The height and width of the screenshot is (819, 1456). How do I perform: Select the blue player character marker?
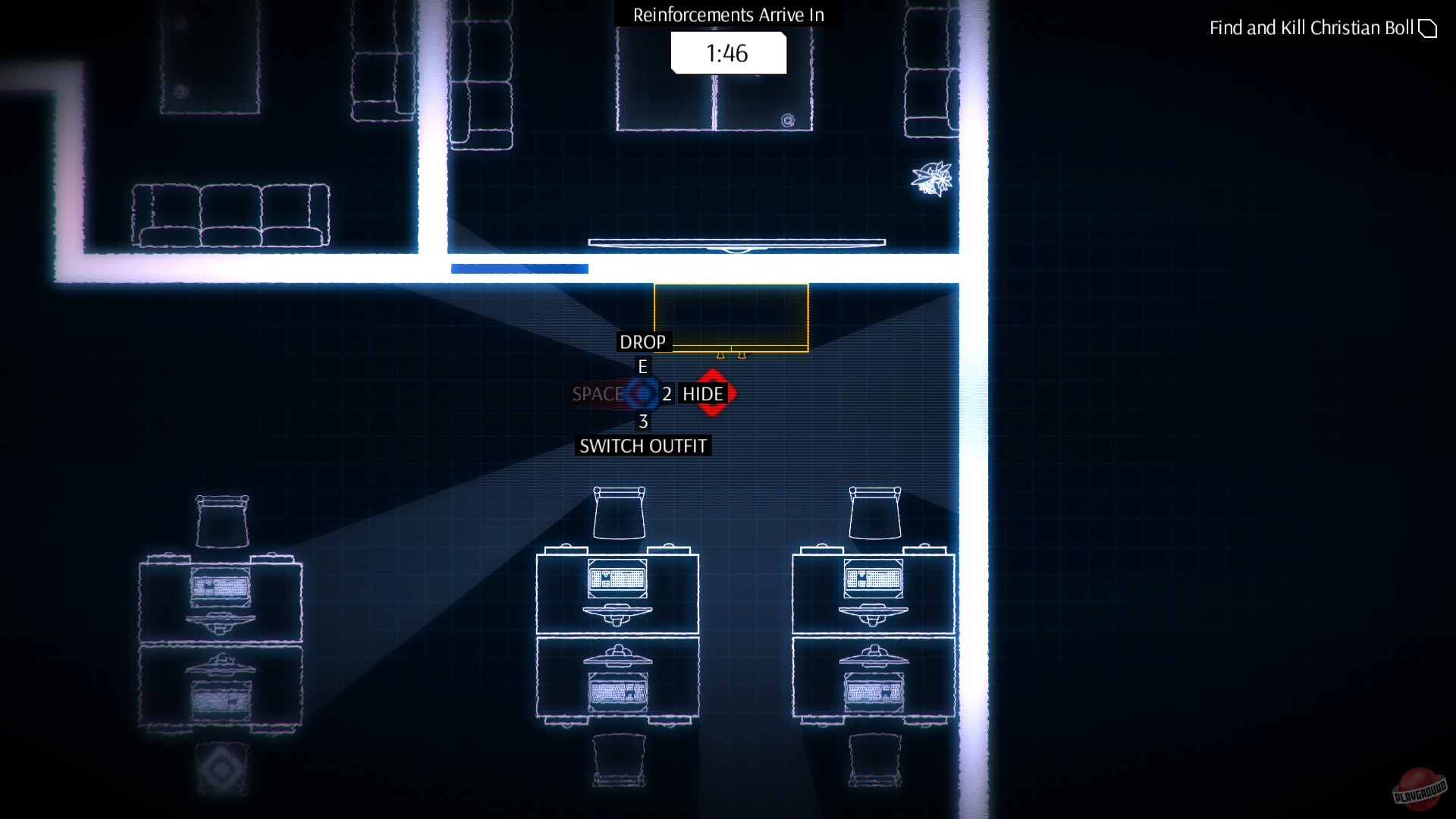click(x=644, y=394)
